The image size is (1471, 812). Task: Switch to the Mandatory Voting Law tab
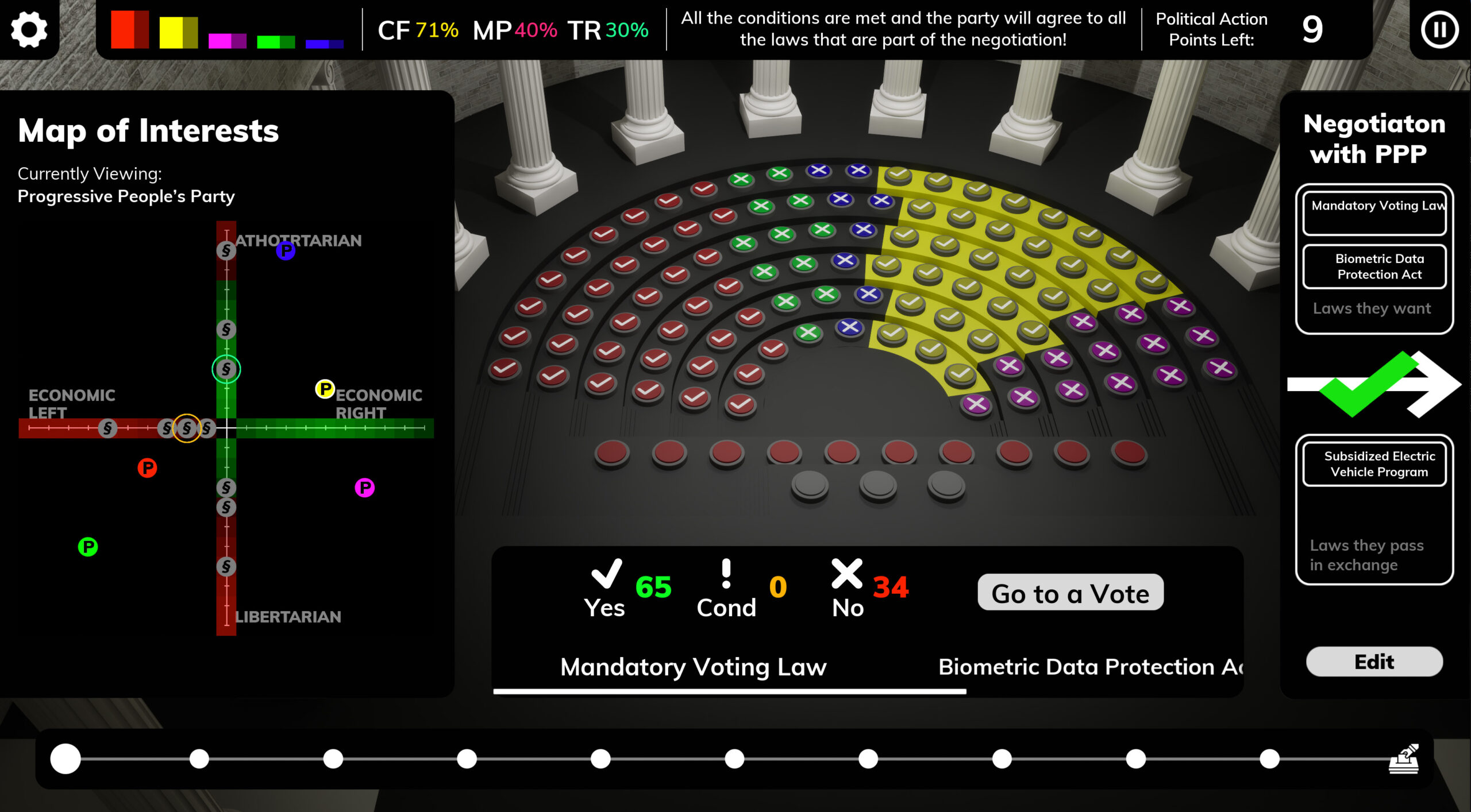click(x=693, y=667)
